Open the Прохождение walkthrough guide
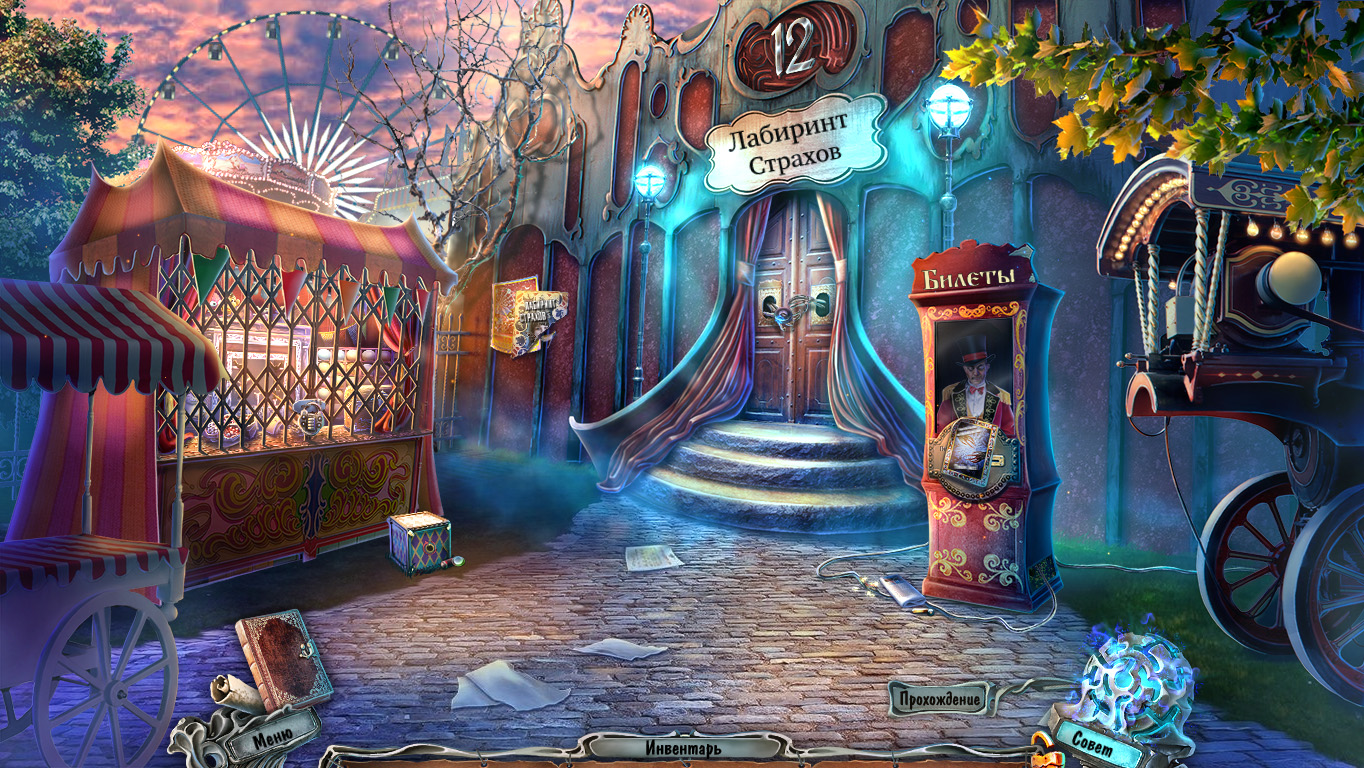The image size is (1364, 768). pos(939,698)
